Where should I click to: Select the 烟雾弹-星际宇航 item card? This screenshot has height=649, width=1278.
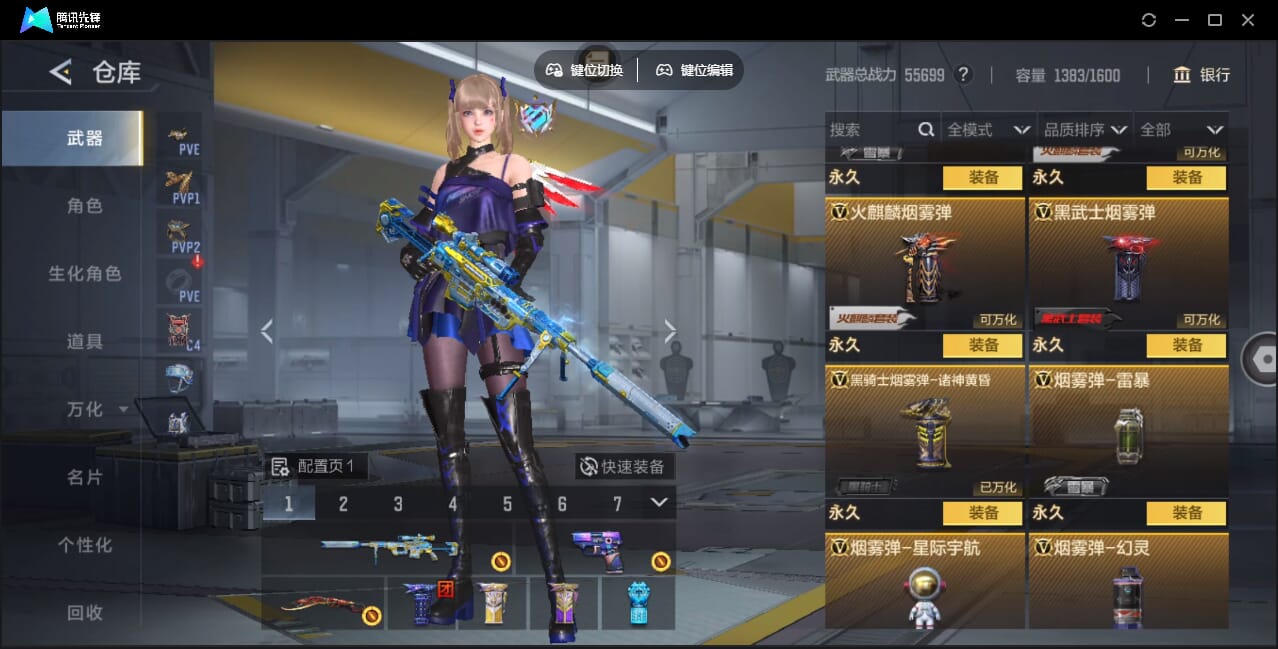[925, 582]
